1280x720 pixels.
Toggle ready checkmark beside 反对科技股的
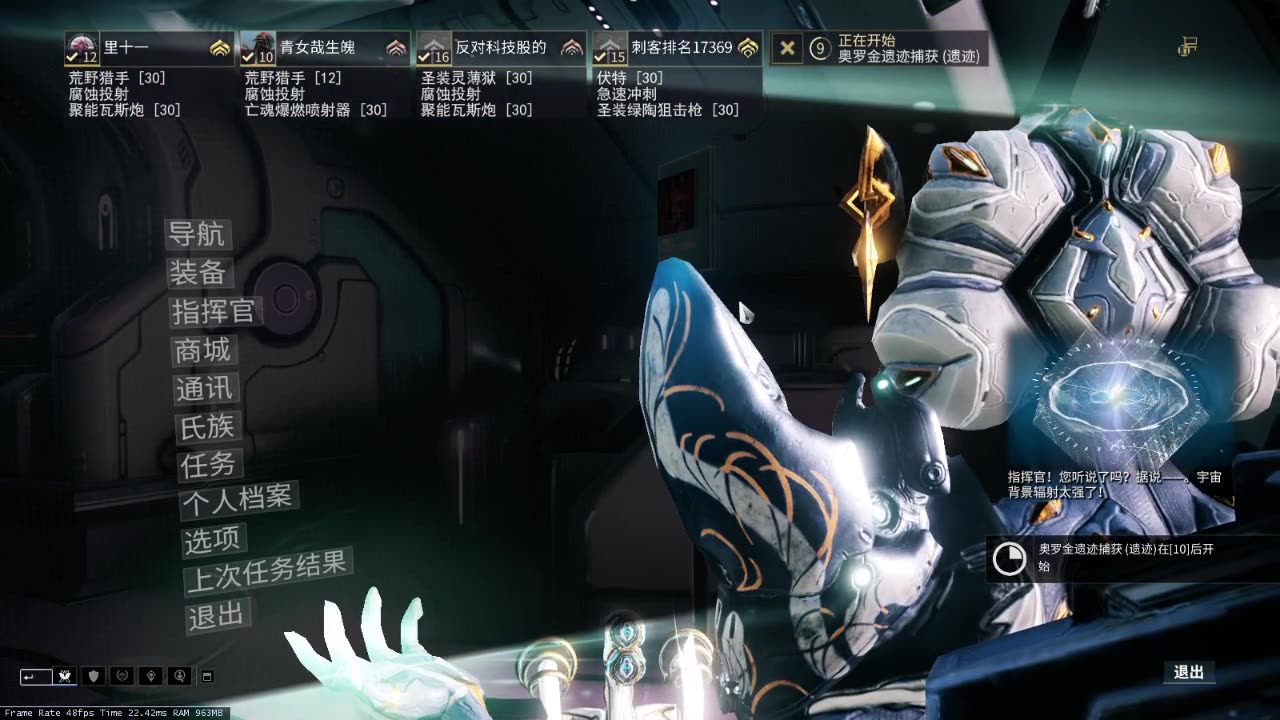(x=423, y=55)
